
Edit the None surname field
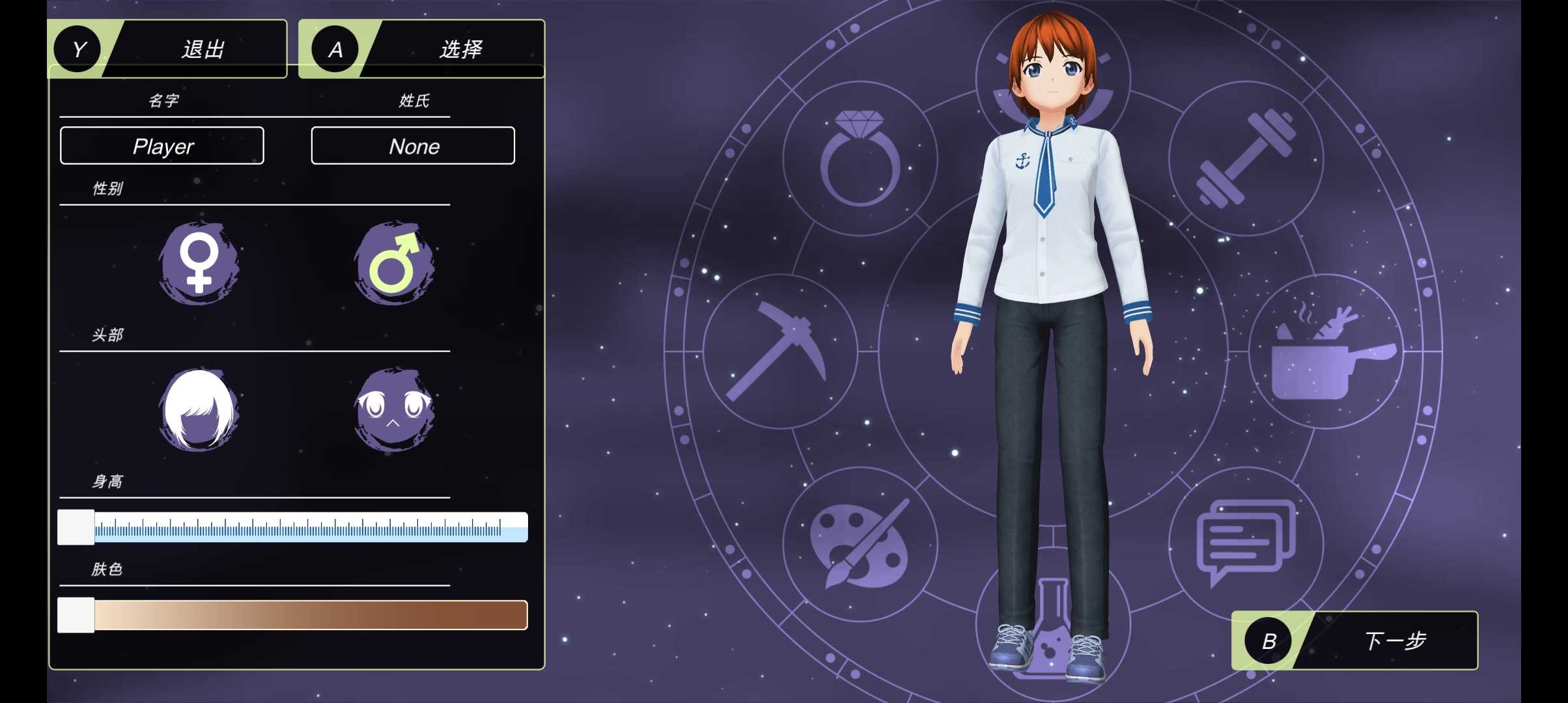(413, 146)
